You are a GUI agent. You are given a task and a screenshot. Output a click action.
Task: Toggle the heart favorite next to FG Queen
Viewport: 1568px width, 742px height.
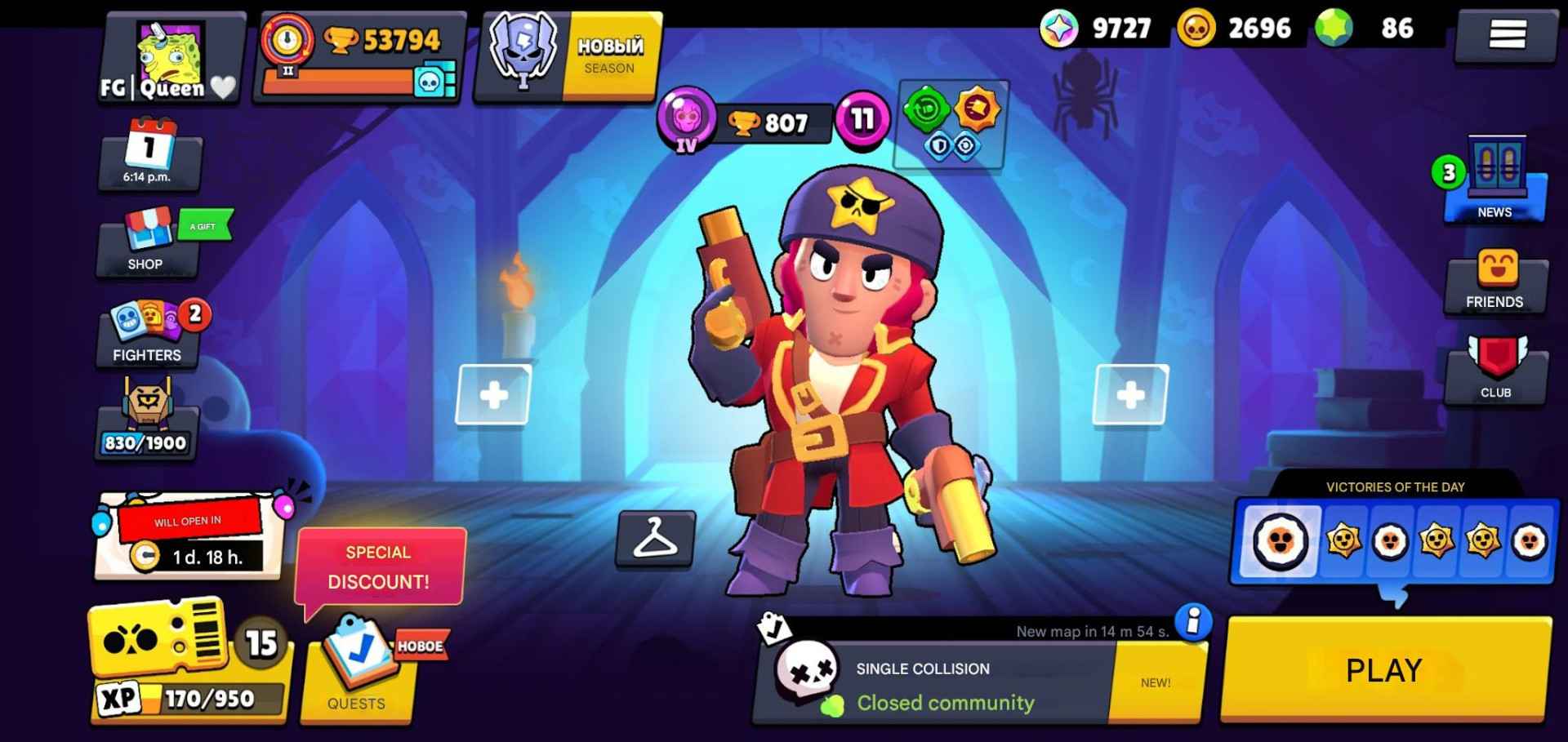click(220, 88)
